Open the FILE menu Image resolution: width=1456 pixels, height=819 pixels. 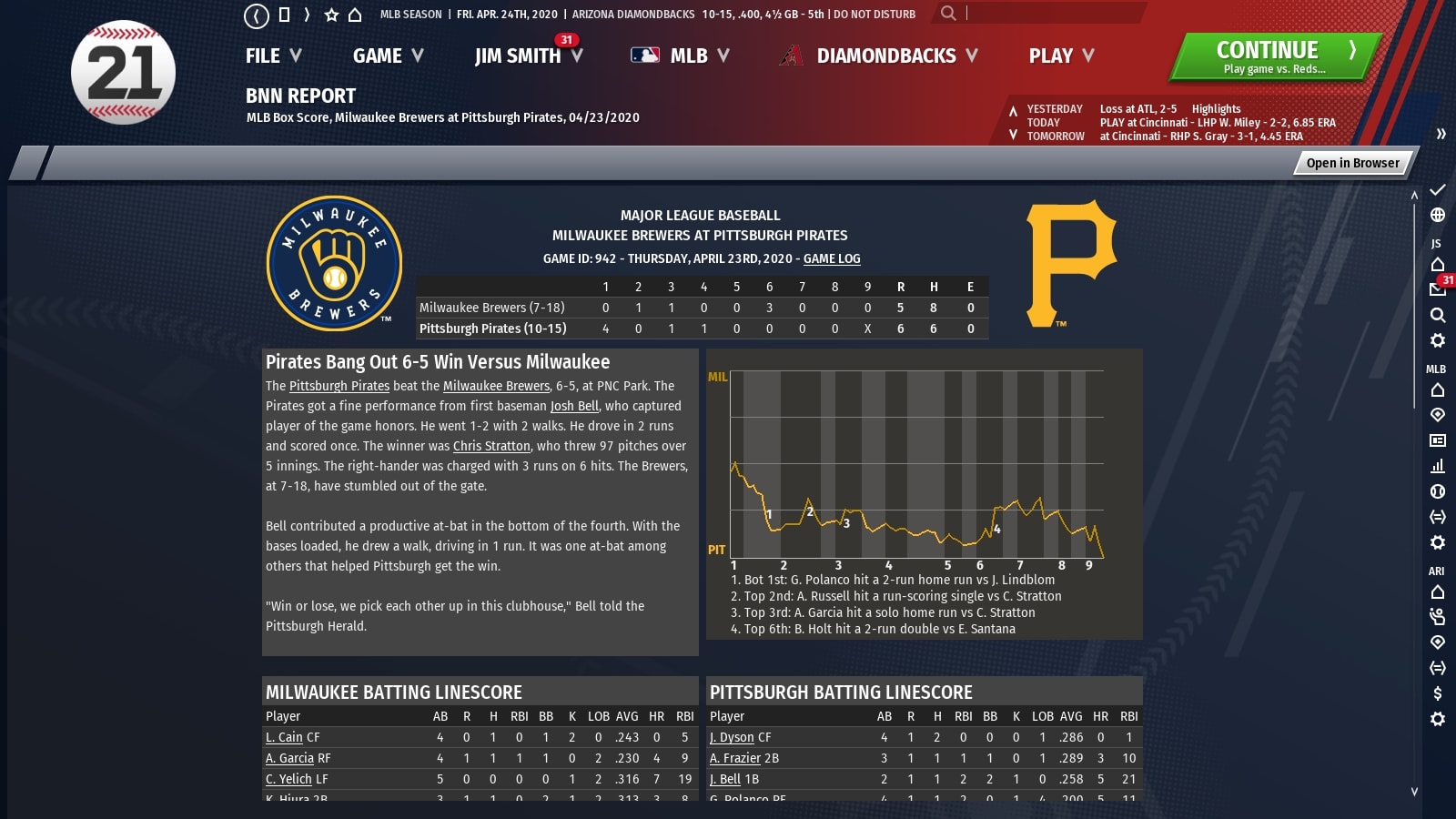point(272,56)
